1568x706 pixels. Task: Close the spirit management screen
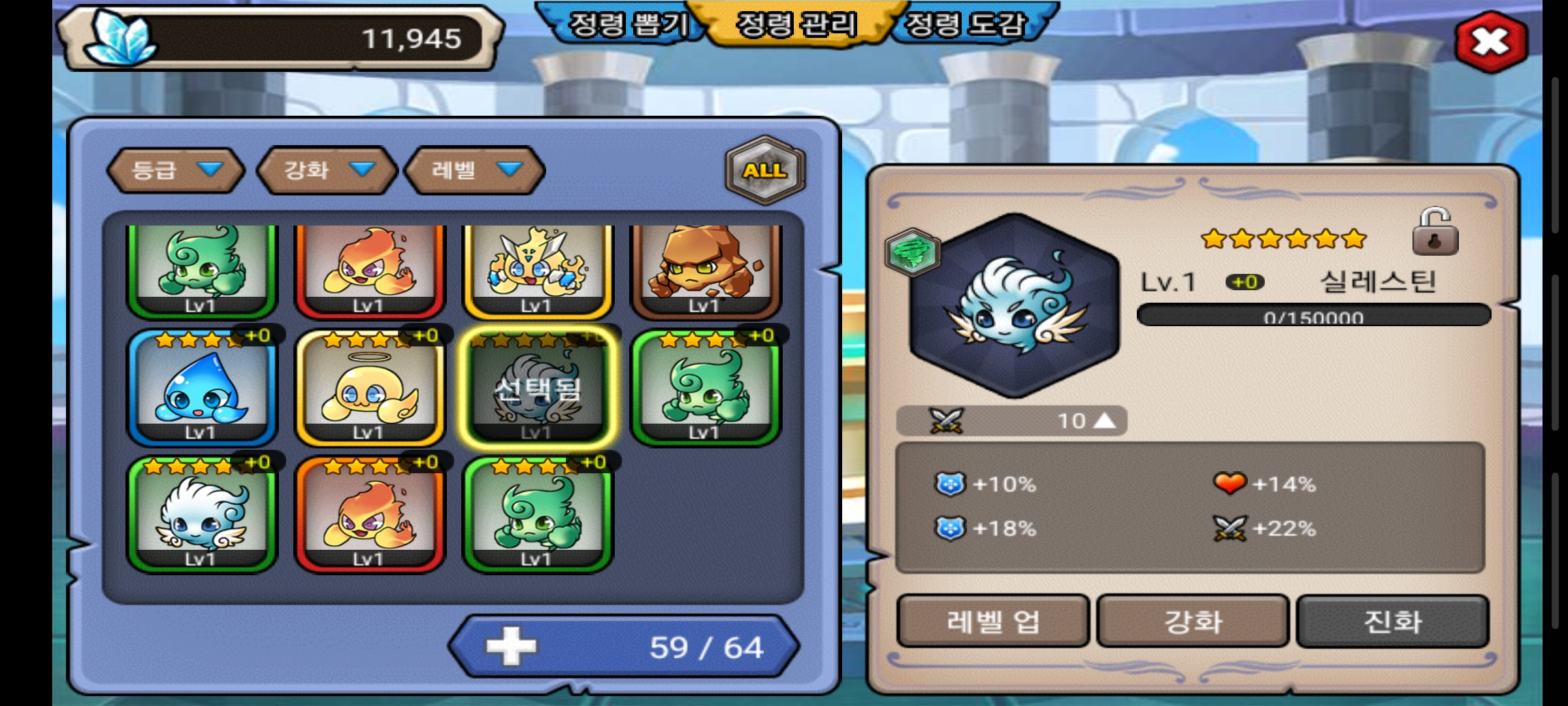point(1490,42)
